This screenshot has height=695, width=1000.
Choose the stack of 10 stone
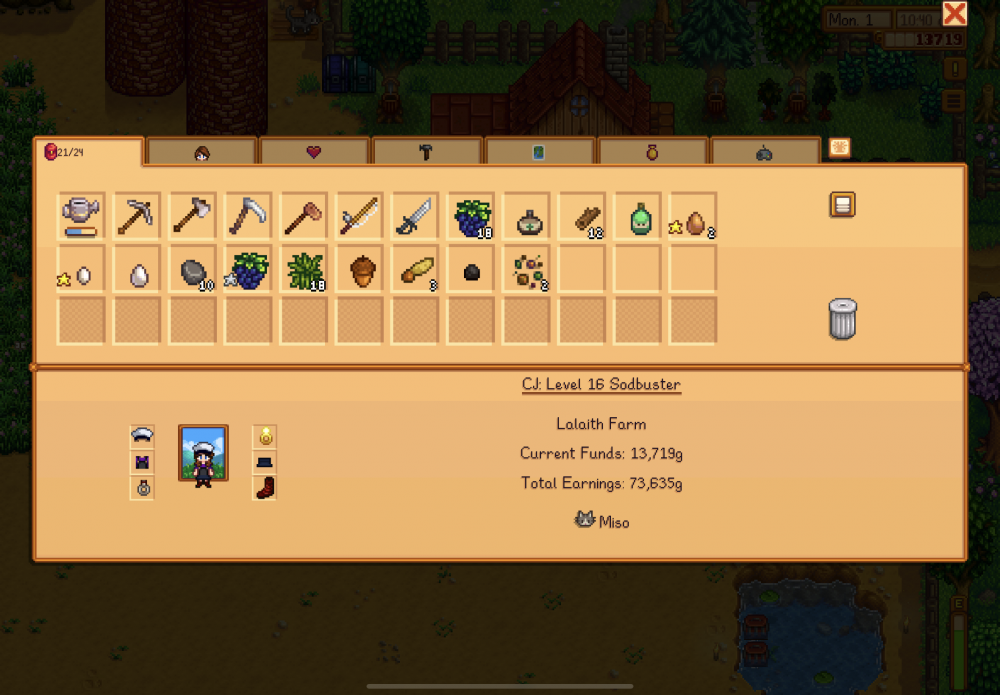194,270
